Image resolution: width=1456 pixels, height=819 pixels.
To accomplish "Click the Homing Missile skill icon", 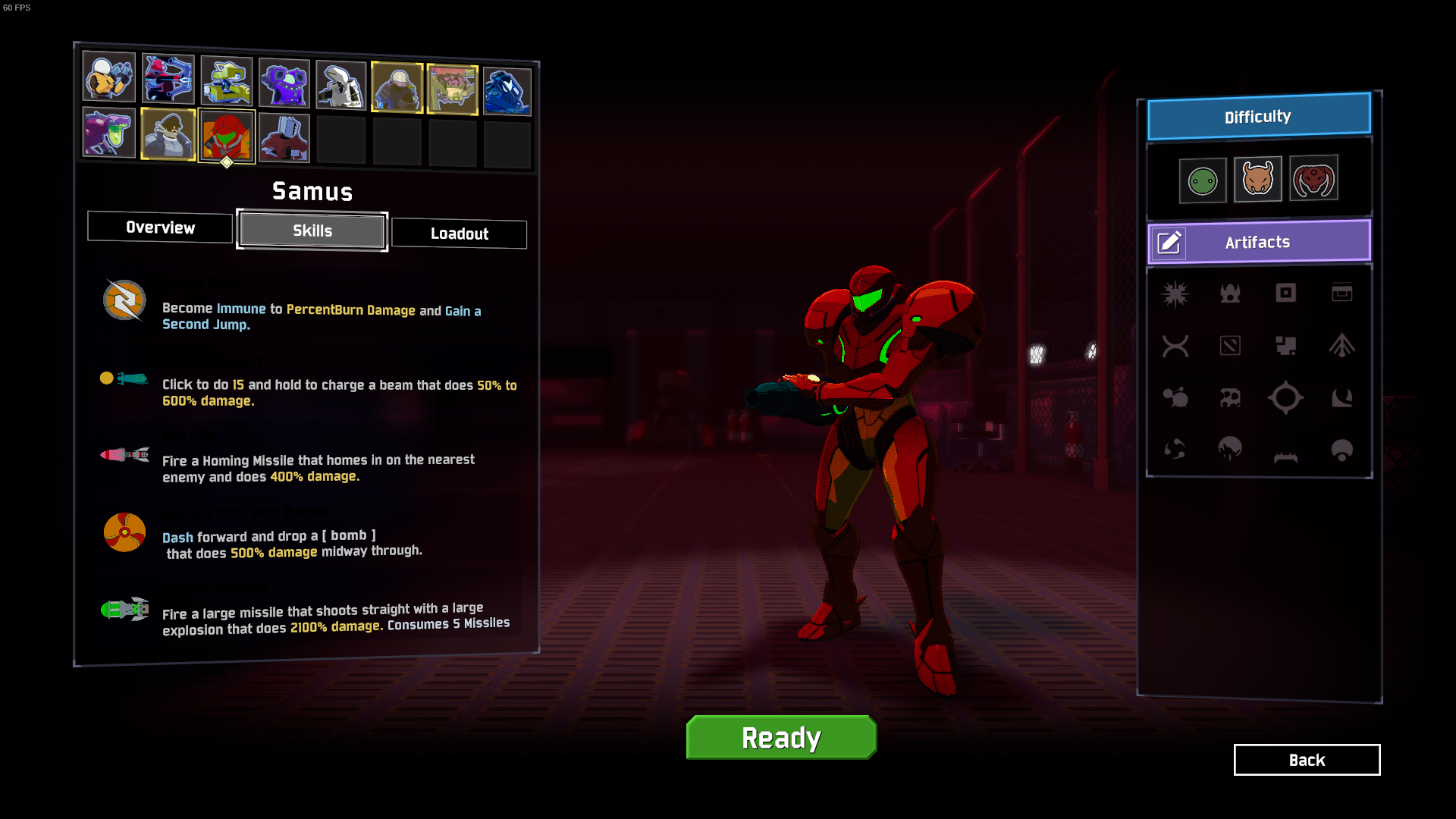I will [x=124, y=455].
